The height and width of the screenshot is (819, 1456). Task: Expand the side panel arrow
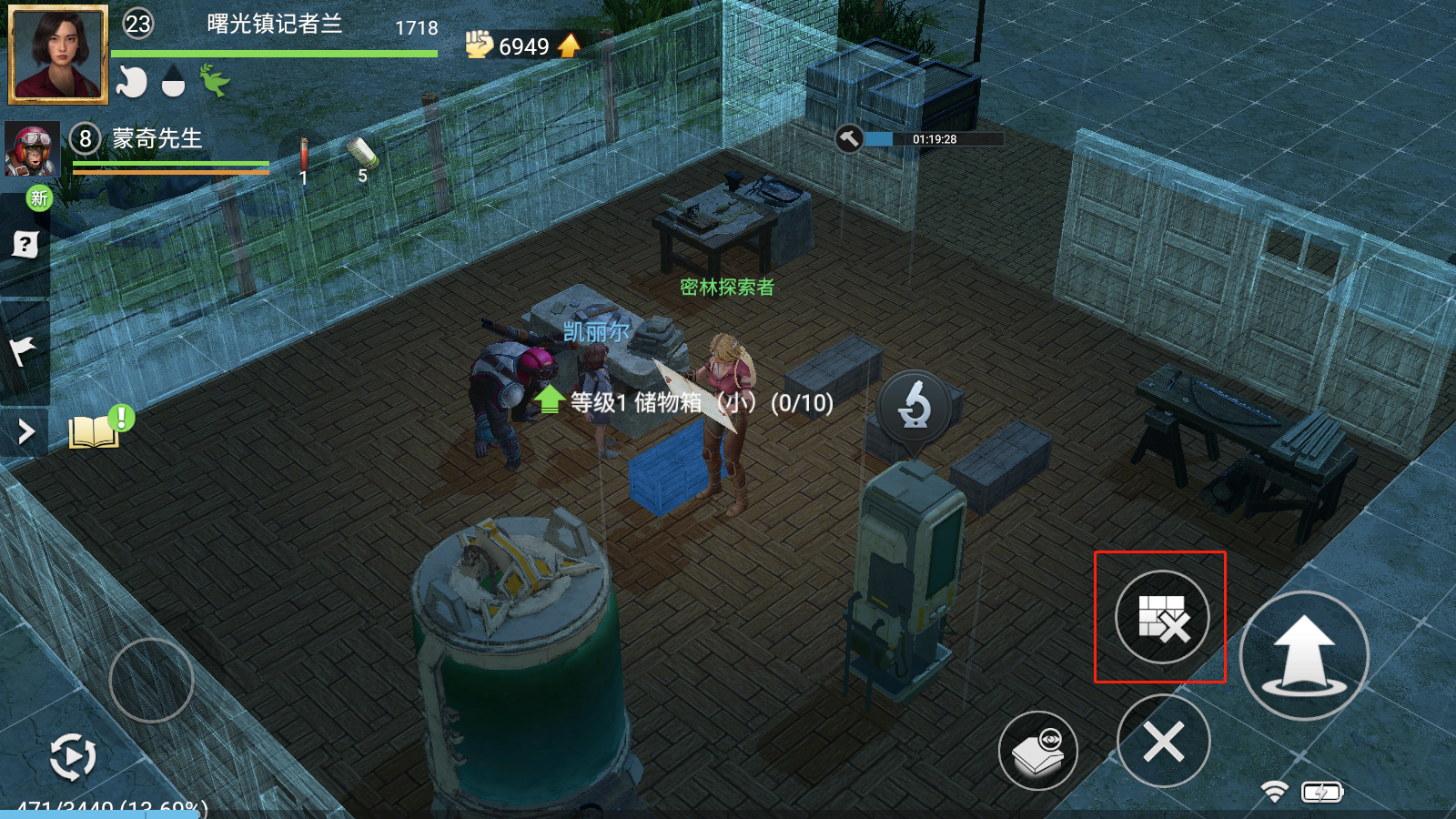tap(25, 431)
